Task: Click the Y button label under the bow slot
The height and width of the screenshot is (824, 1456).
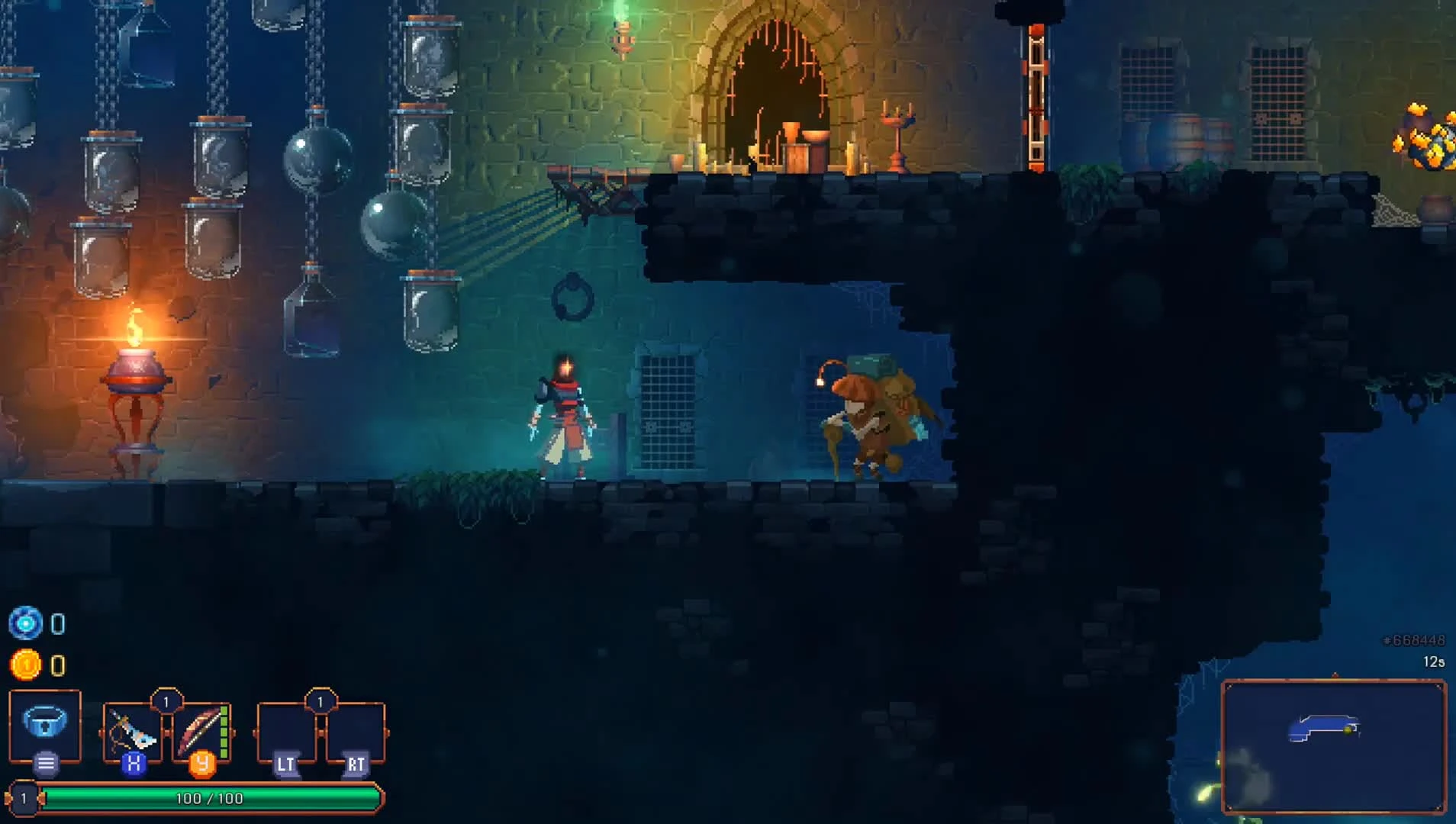Action: (x=200, y=762)
